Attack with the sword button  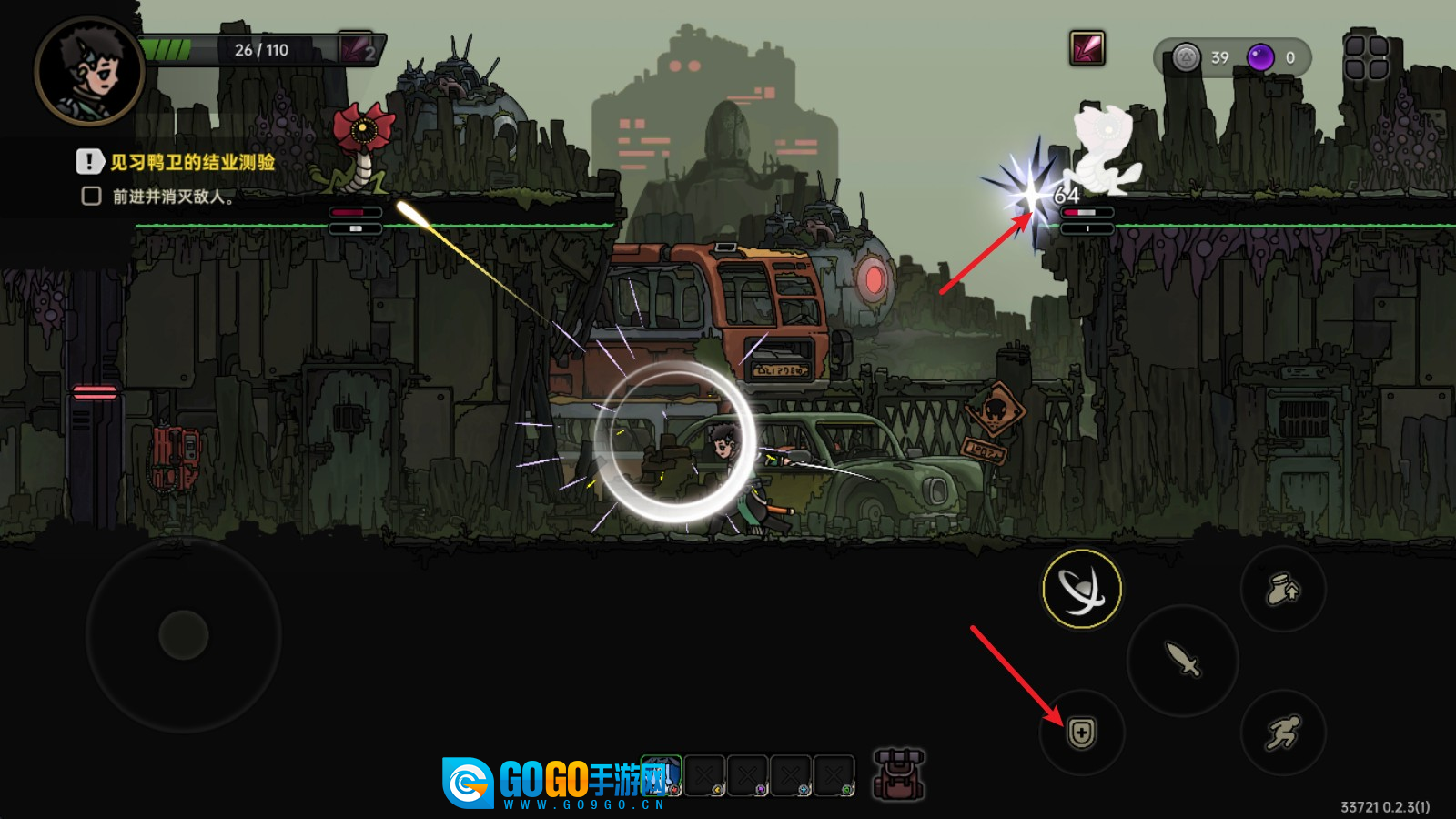[1182, 659]
